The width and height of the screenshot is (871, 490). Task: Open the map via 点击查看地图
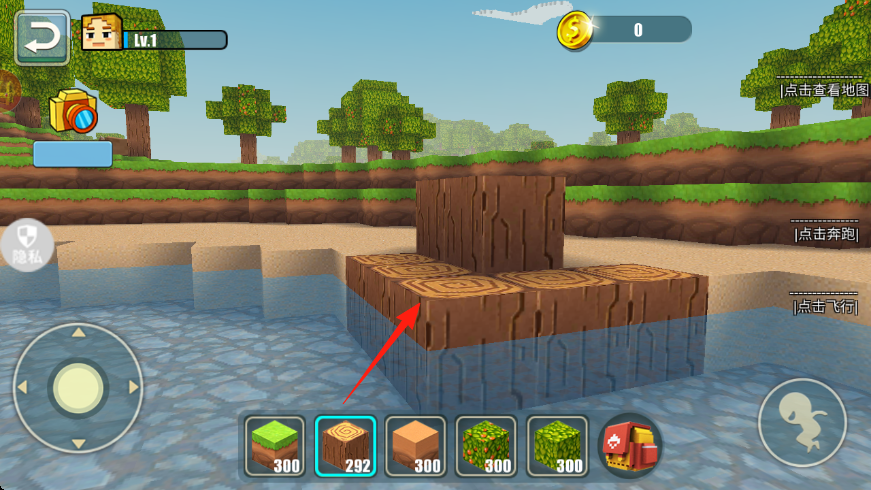pyautogui.click(x=825, y=89)
